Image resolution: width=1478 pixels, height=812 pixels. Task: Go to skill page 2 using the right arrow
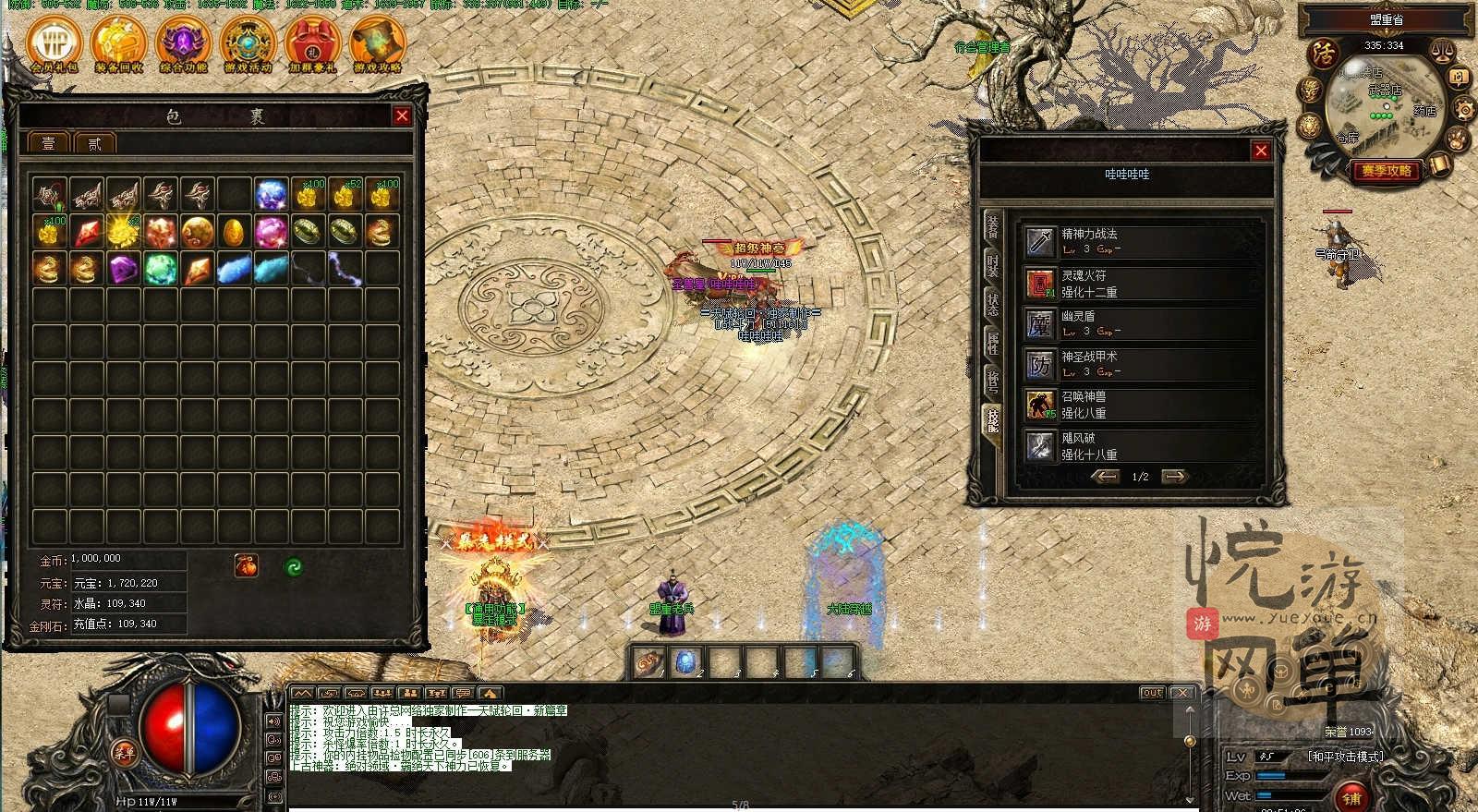(1175, 477)
